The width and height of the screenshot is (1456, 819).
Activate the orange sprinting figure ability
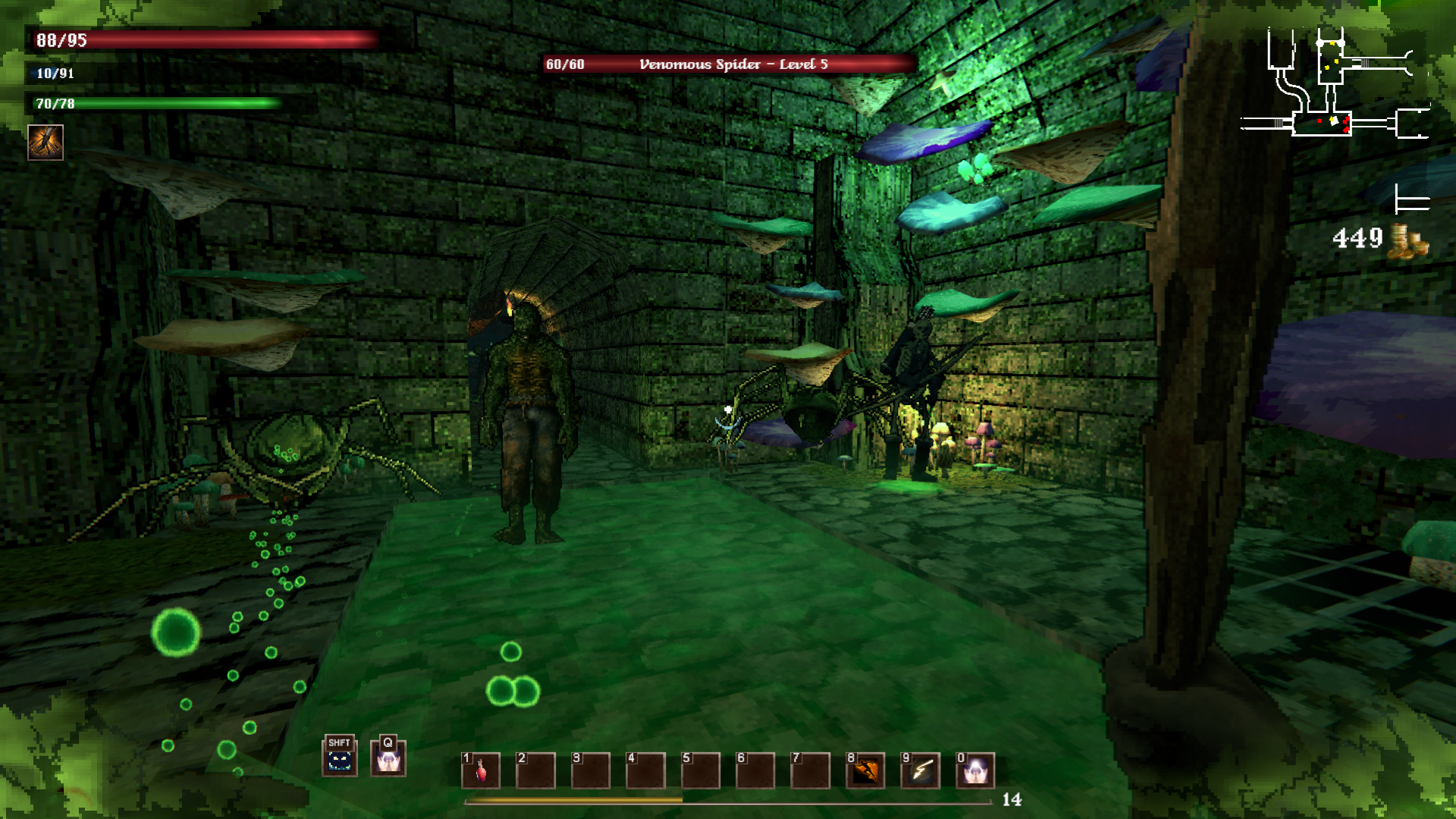(865, 770)
